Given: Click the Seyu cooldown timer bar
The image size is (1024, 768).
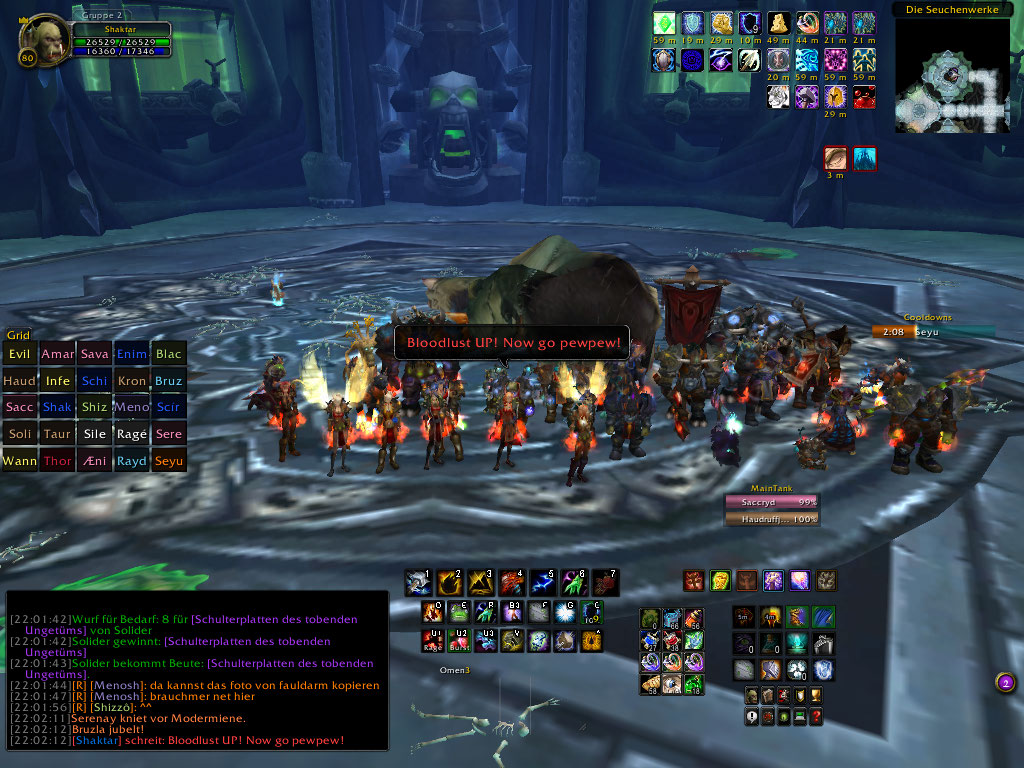Looking at the screenshot, I should point(932,332).
